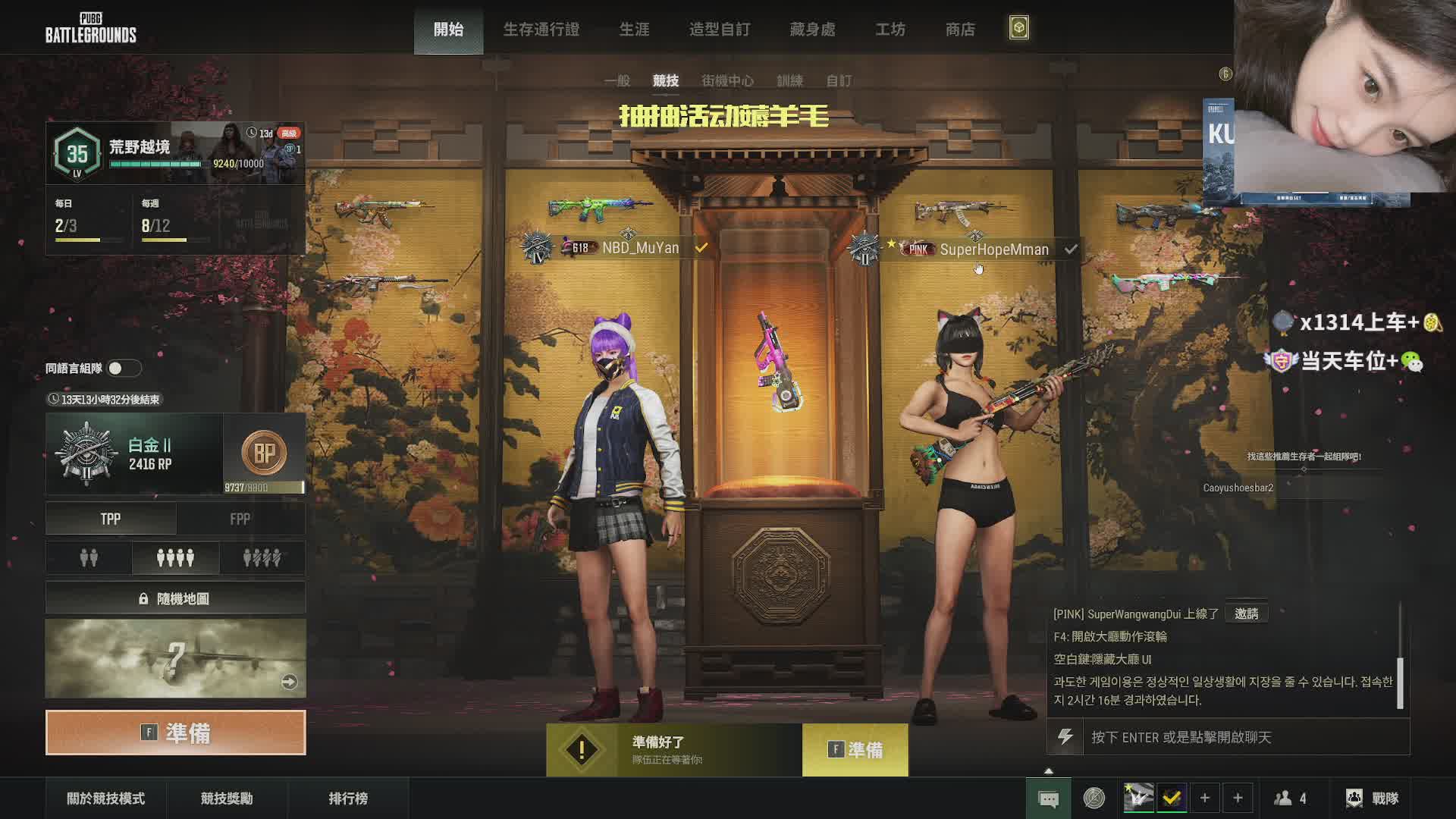Invite SuperWangwangDui with the 邀請 button

[1246, 613]
